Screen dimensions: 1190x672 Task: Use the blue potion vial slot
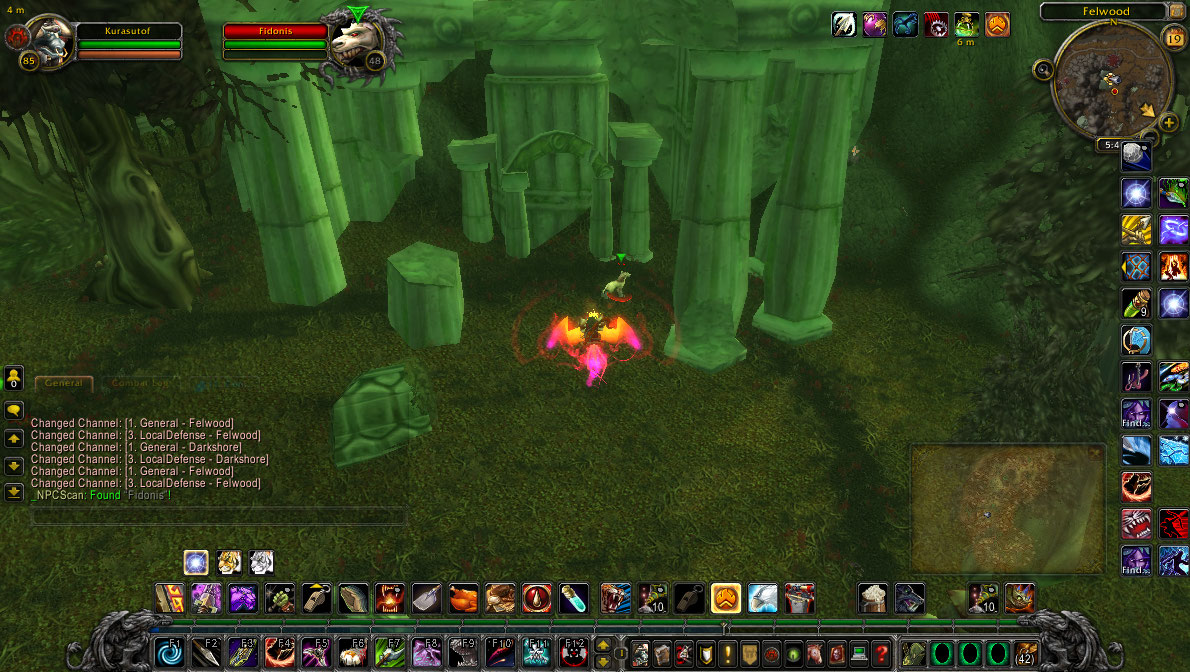coord(573,598)
